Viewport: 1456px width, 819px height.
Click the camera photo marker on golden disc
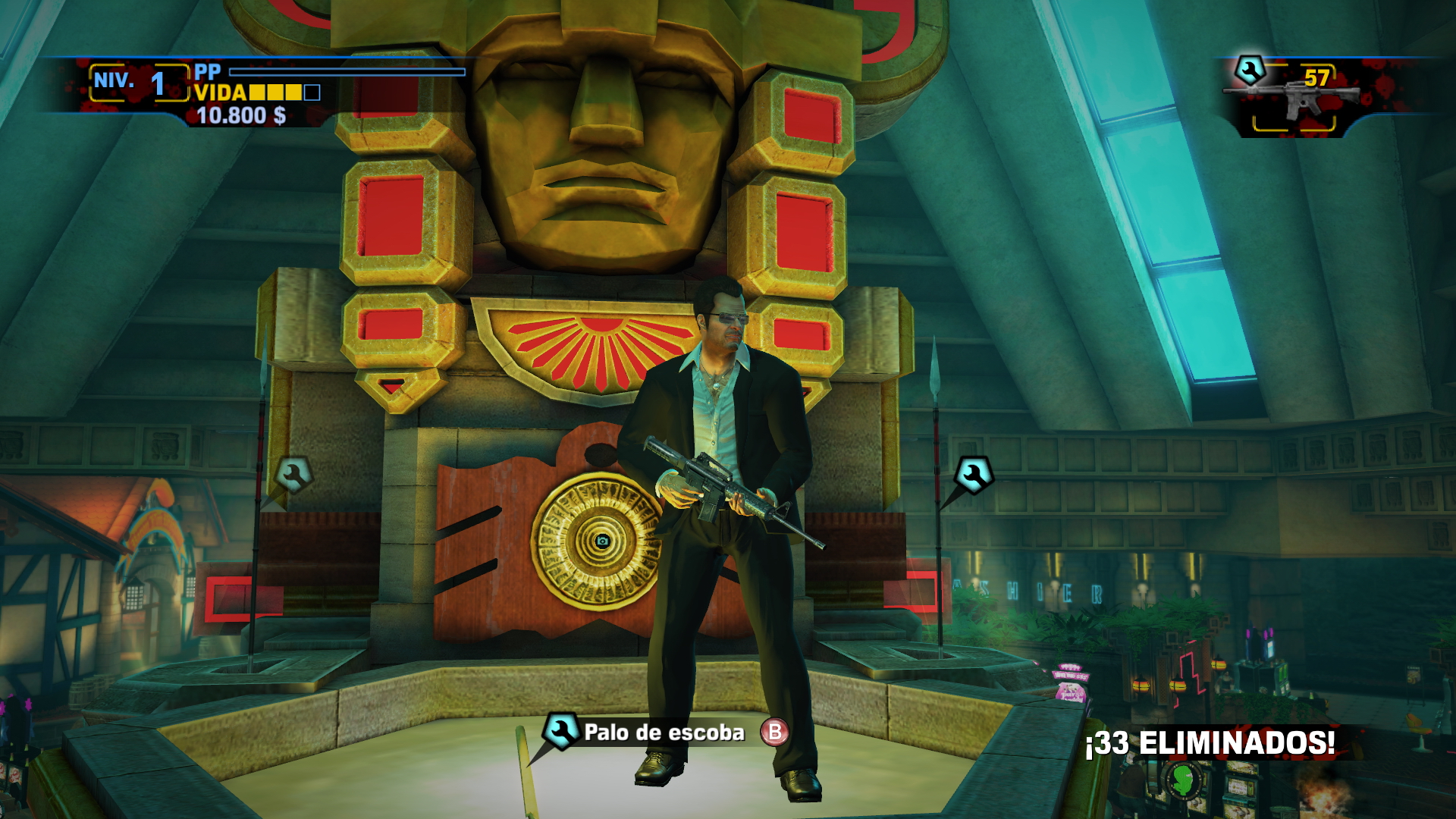pos(602,541)
